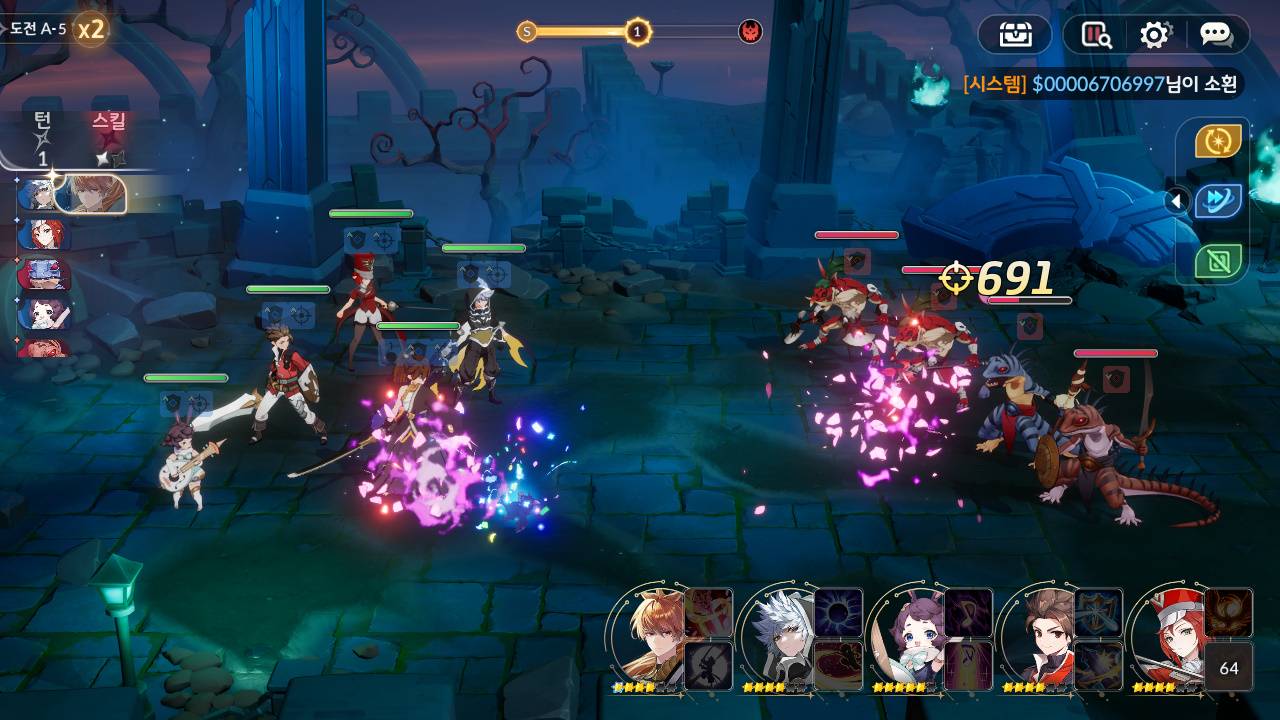Toggle the green skip animation button

coord(1218,262)
